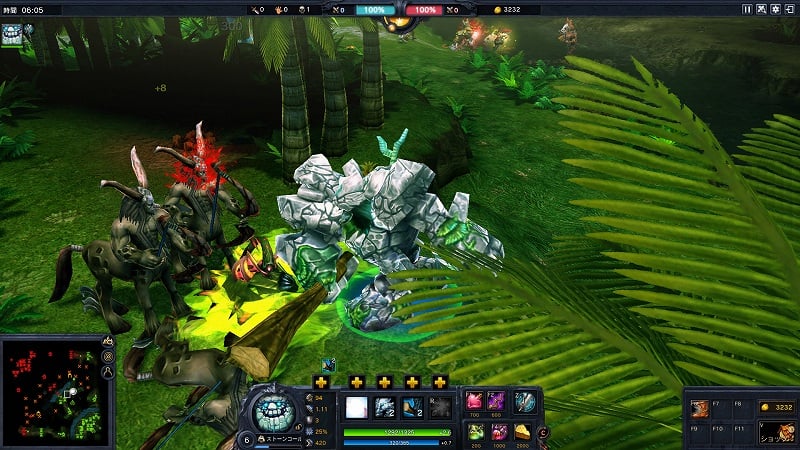
Task: Use the boots item in inventory slot
Action: [699, 408]
